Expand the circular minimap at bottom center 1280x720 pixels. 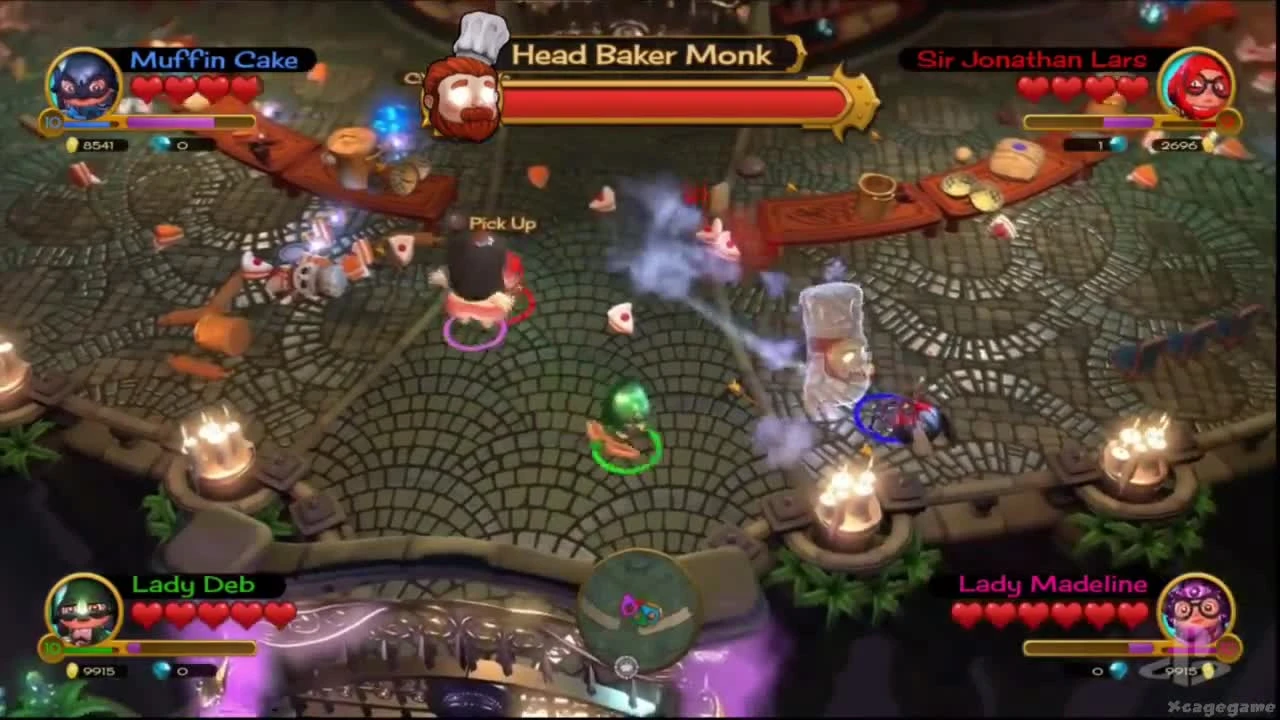[640, 610]
